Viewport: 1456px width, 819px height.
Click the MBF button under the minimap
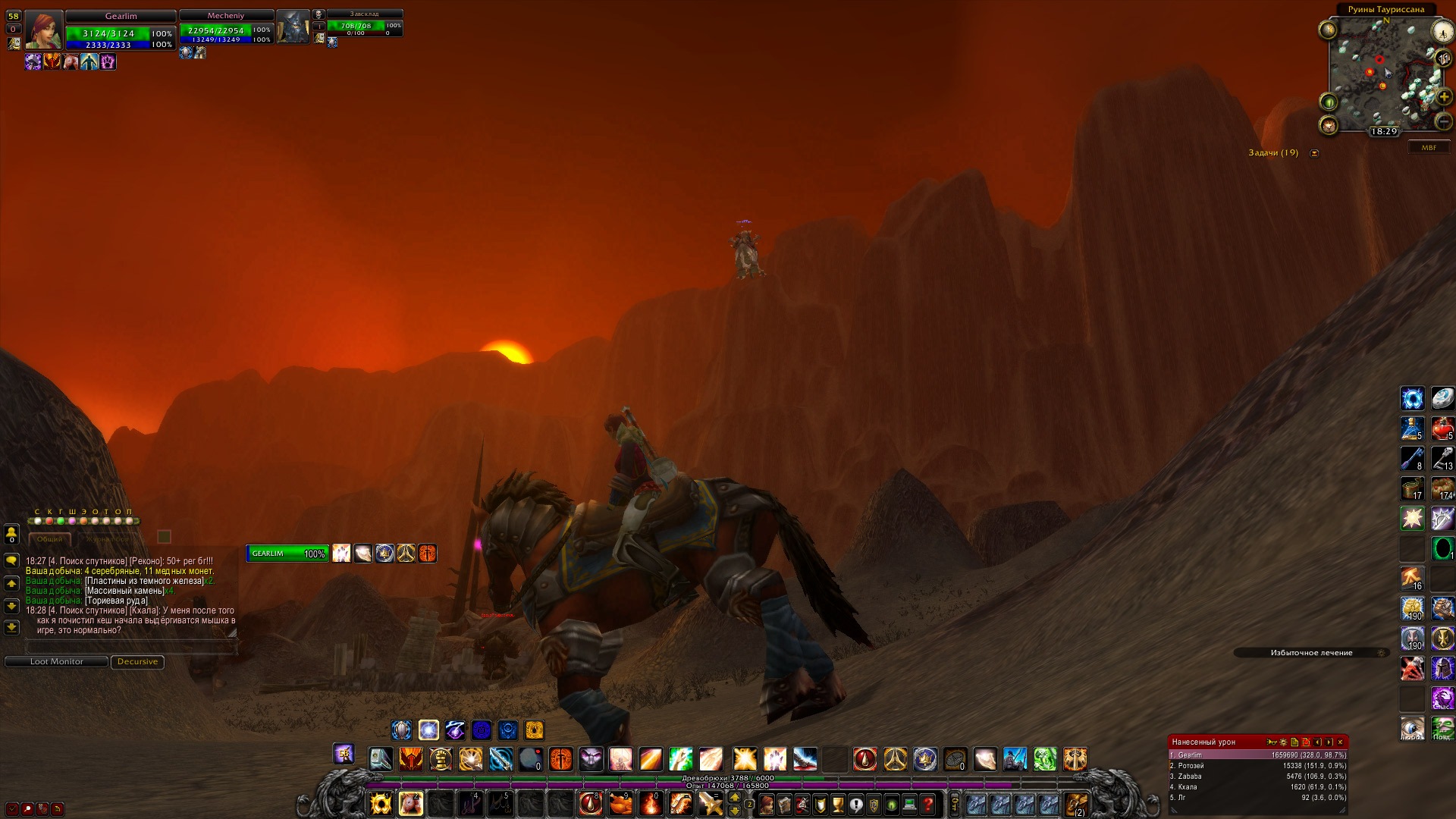point(1429,148)
